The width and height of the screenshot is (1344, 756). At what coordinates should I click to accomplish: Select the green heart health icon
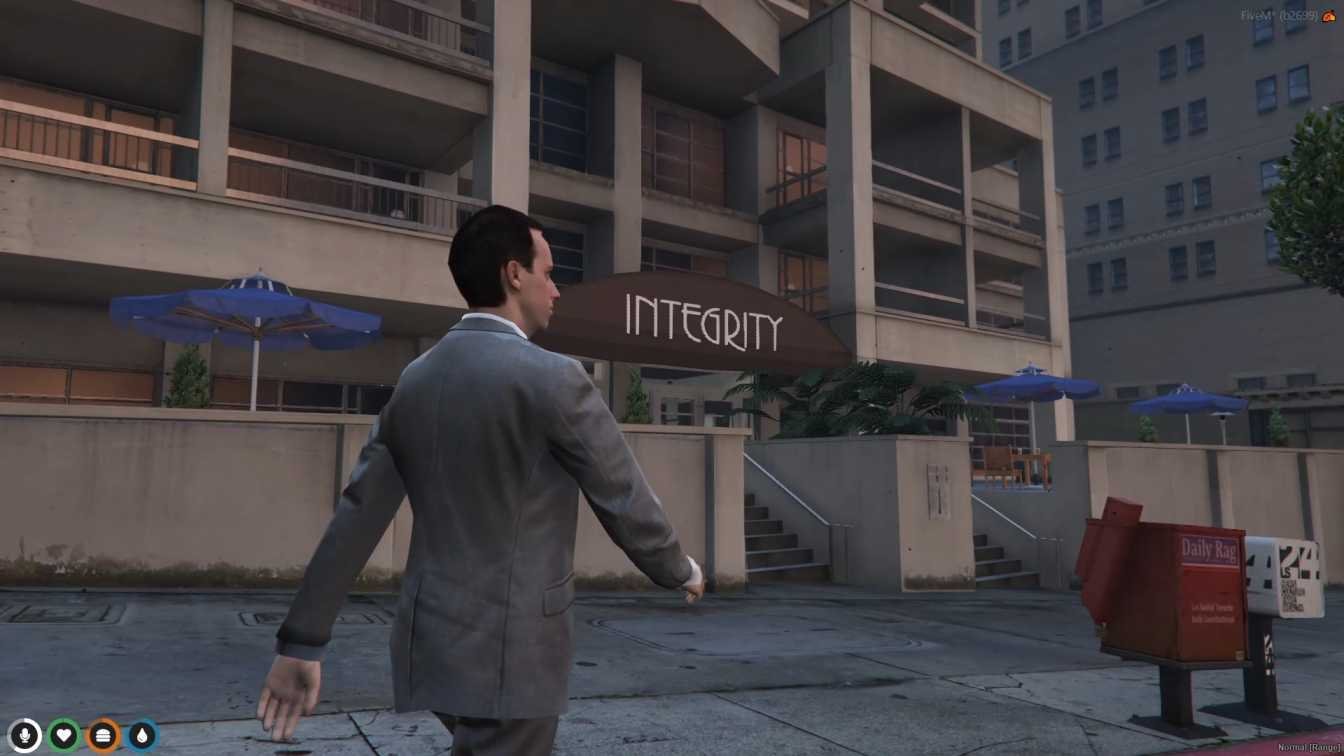[x=64, y=736]
